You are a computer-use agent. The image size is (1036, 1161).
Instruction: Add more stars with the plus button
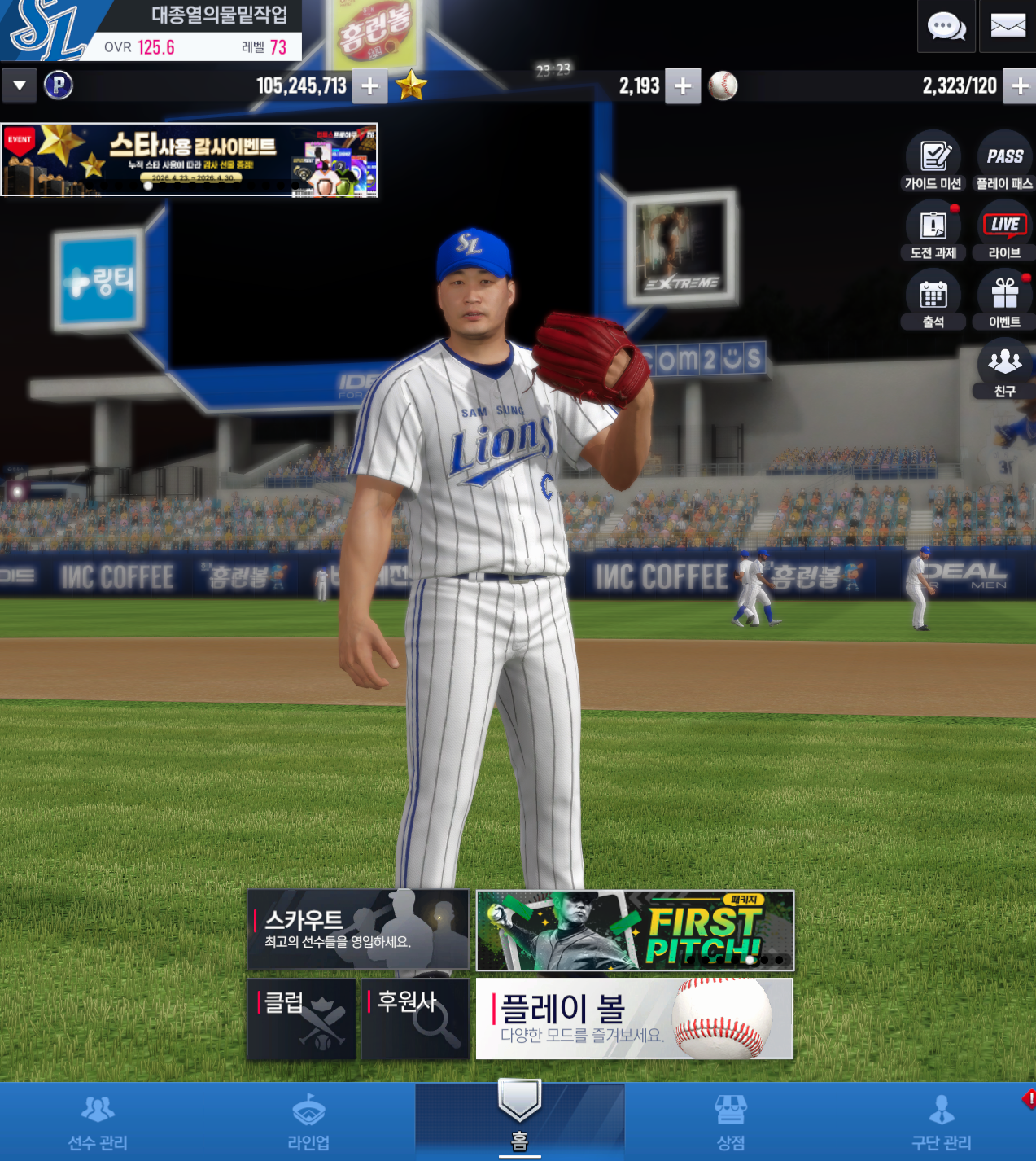click(x=683, y=86)
